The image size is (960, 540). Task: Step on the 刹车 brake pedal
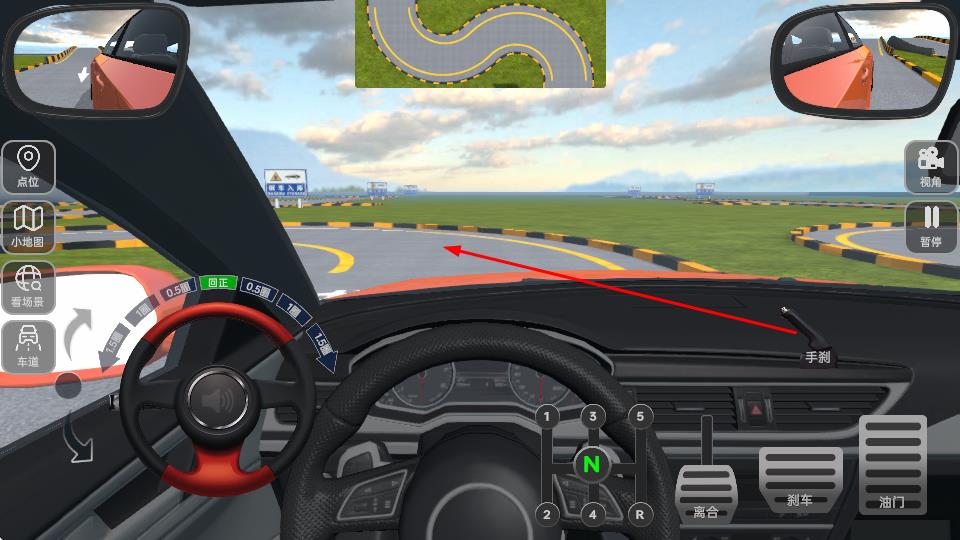point(799,479)
